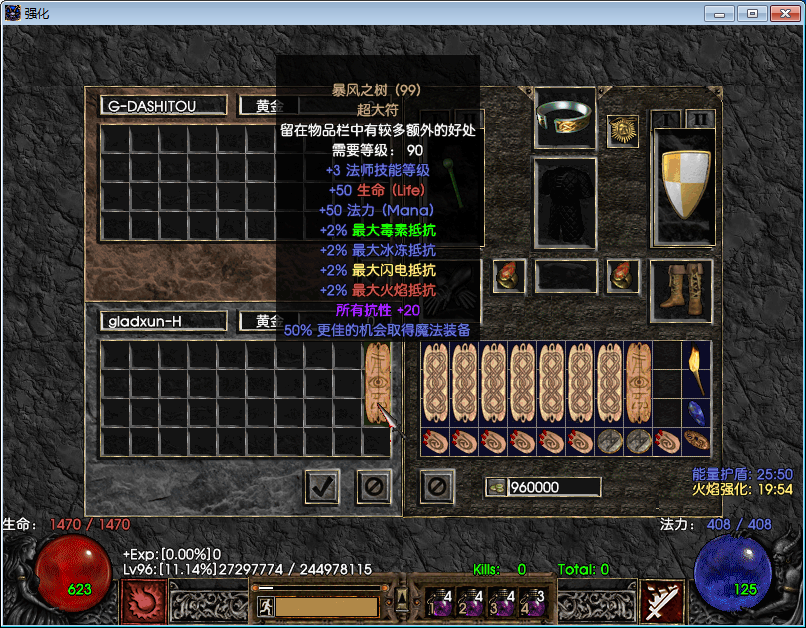
Task: Accept the trade with the checkmark button
Action: click(x=321, y=487)
